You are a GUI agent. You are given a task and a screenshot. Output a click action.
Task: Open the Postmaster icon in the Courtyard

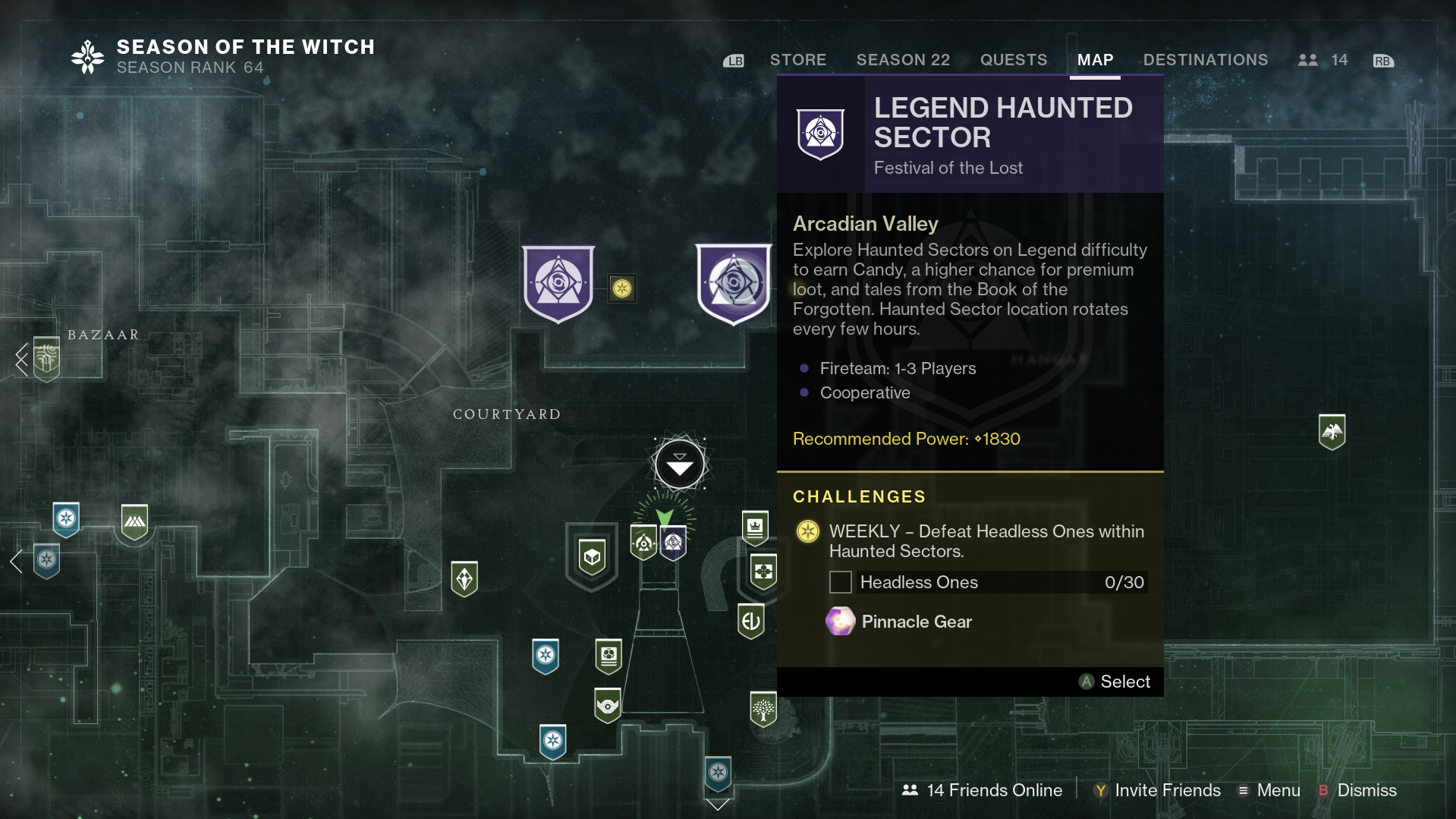pos(592,556)
